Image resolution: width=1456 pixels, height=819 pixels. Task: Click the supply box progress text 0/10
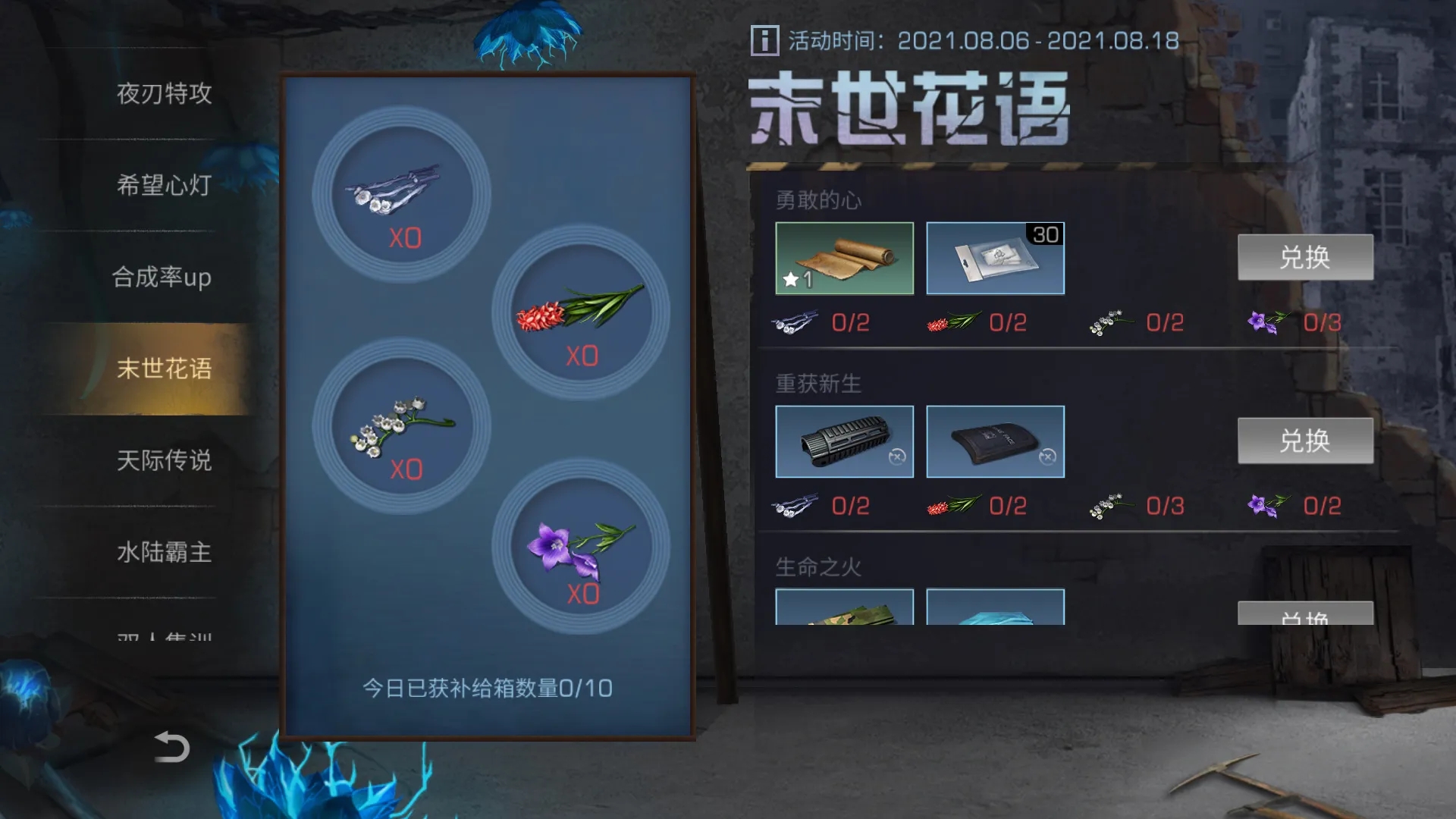[488, 687]
